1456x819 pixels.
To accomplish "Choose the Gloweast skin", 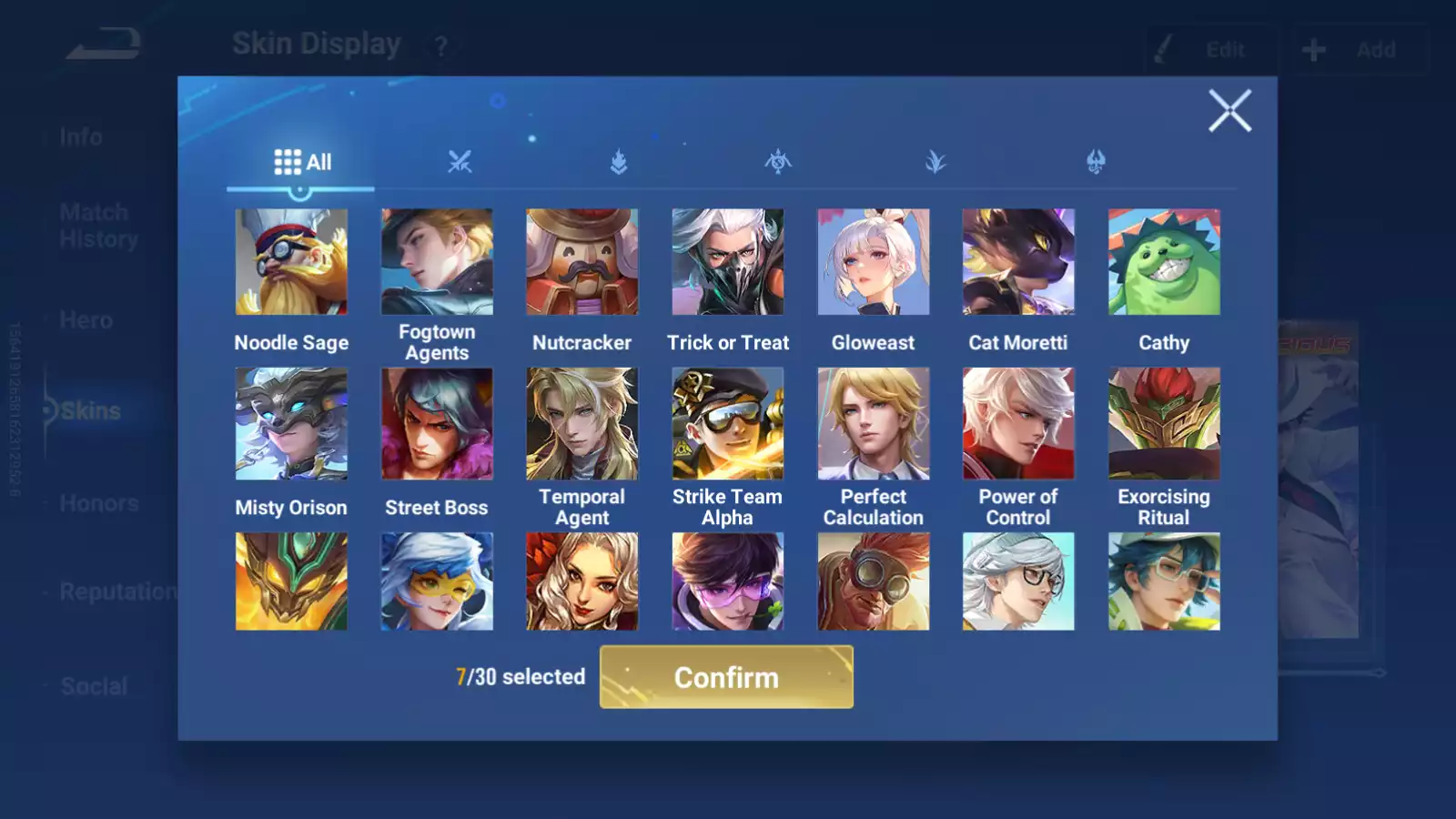I will (874, 262).
